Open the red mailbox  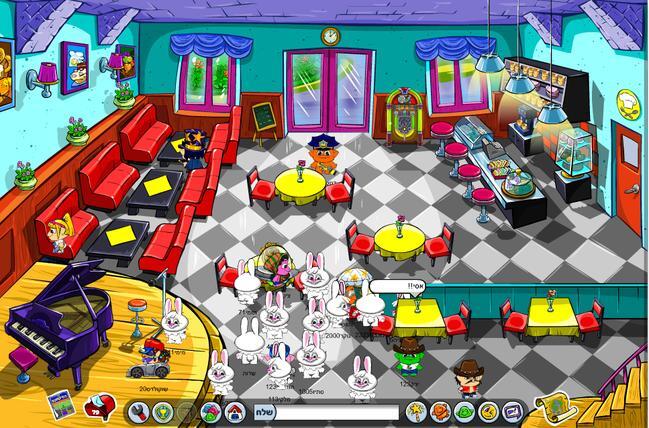click(x=96, y=407)
